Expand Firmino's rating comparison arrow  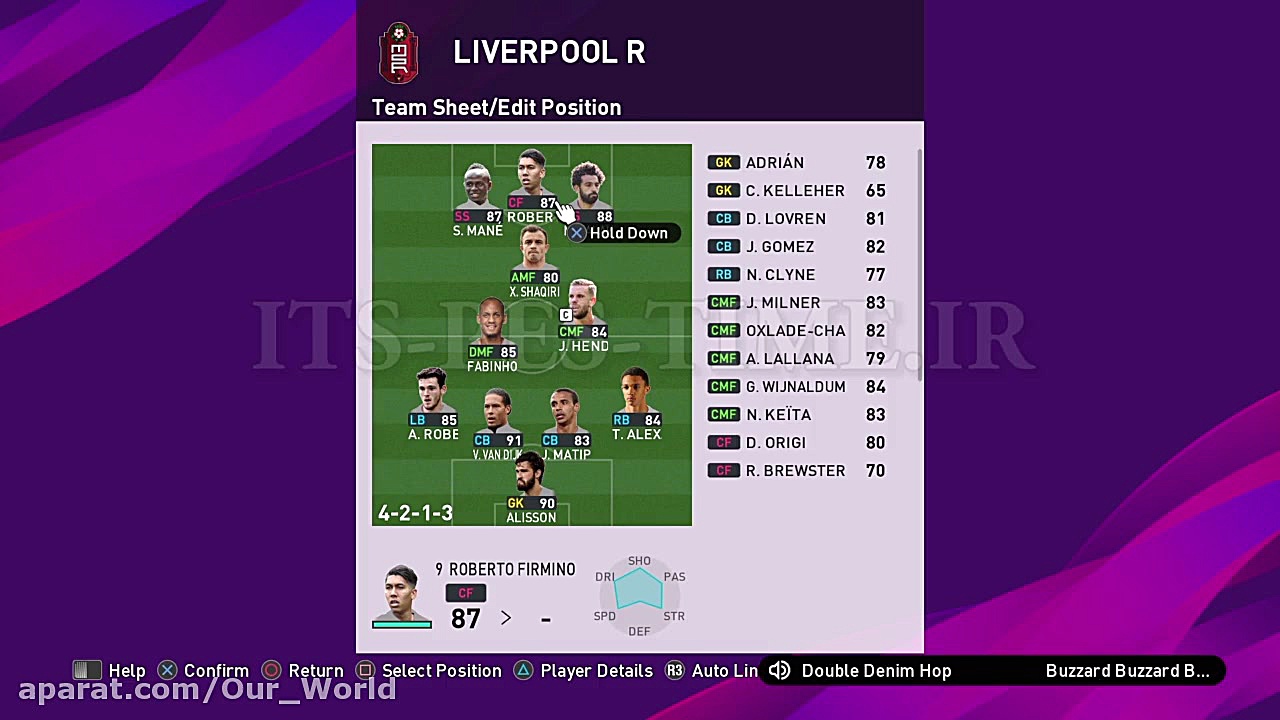point(506,618)
